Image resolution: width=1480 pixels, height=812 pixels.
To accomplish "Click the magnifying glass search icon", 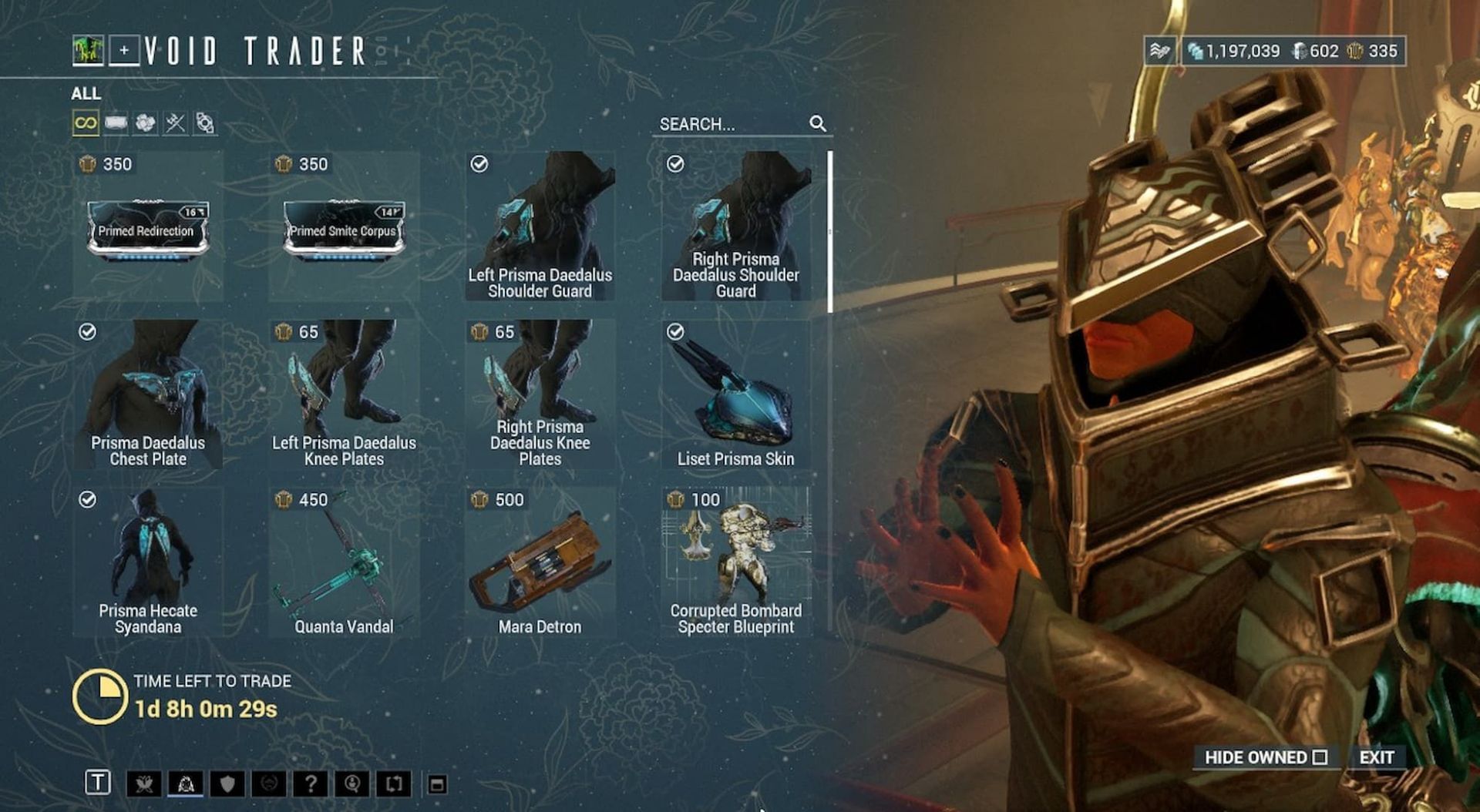I will (x=819, y=122).
